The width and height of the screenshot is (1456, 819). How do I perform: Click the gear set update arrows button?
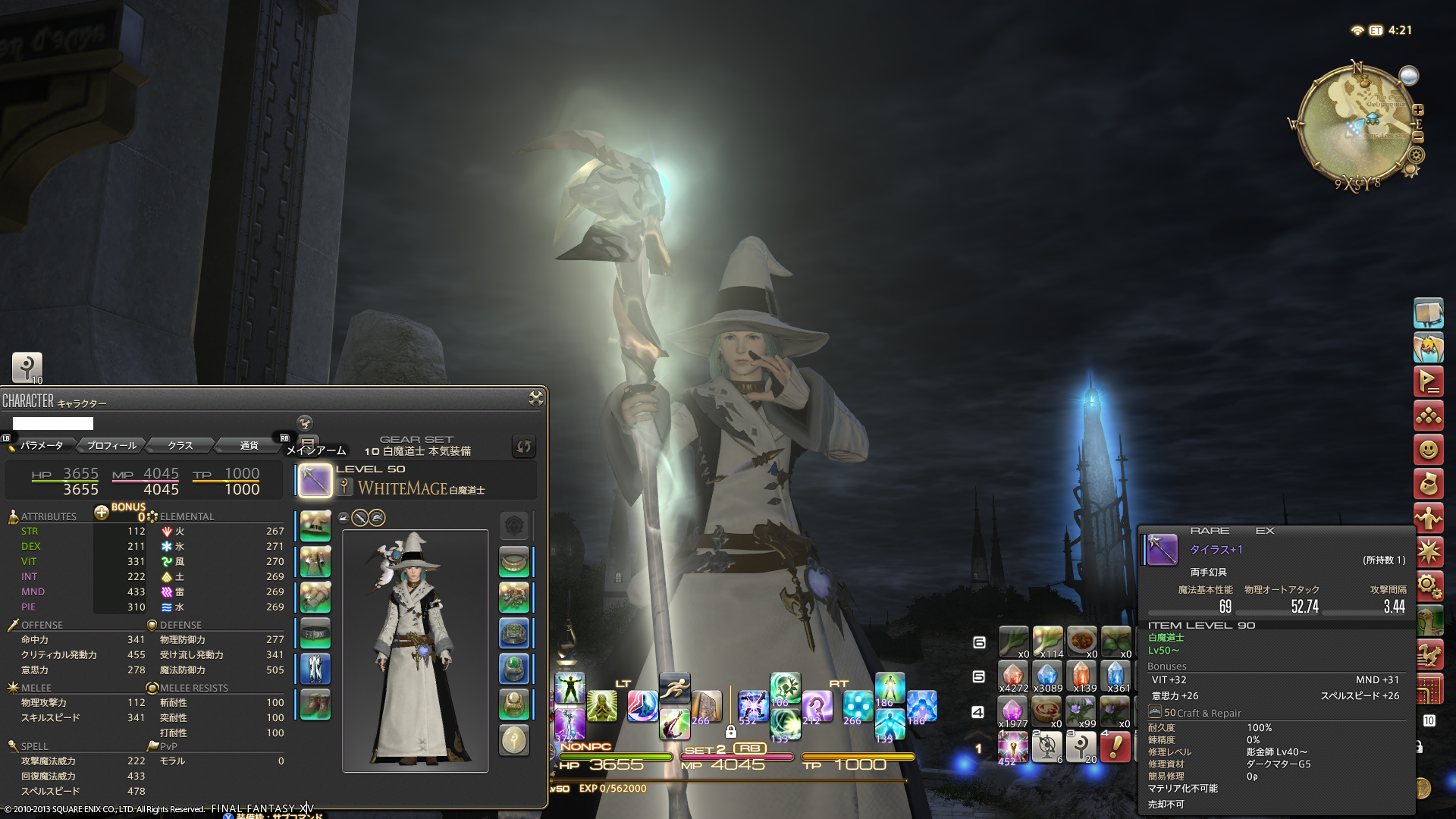click(x=523, y=446)
